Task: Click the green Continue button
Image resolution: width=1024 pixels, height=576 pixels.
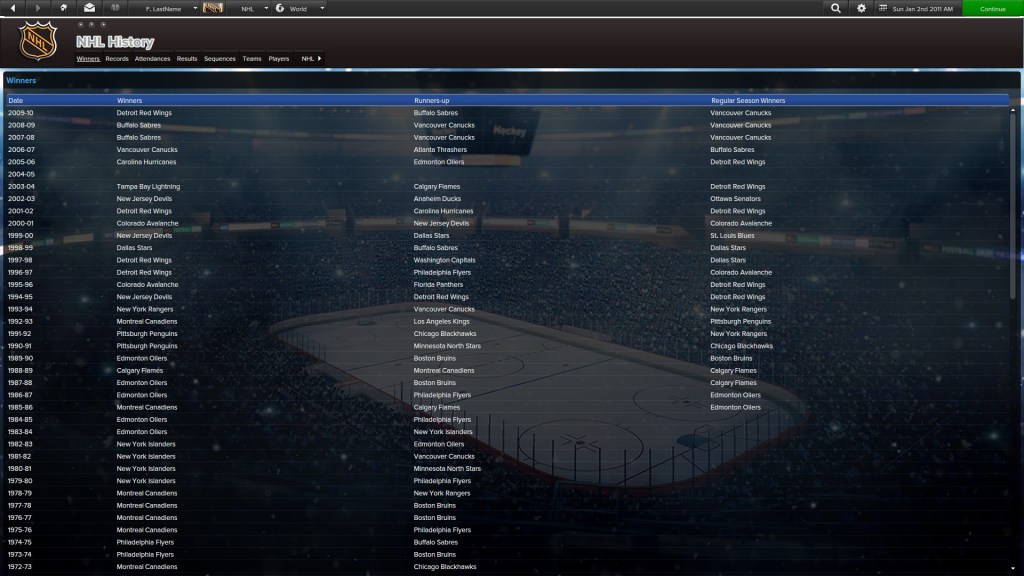Action: [x=992, y=8]
